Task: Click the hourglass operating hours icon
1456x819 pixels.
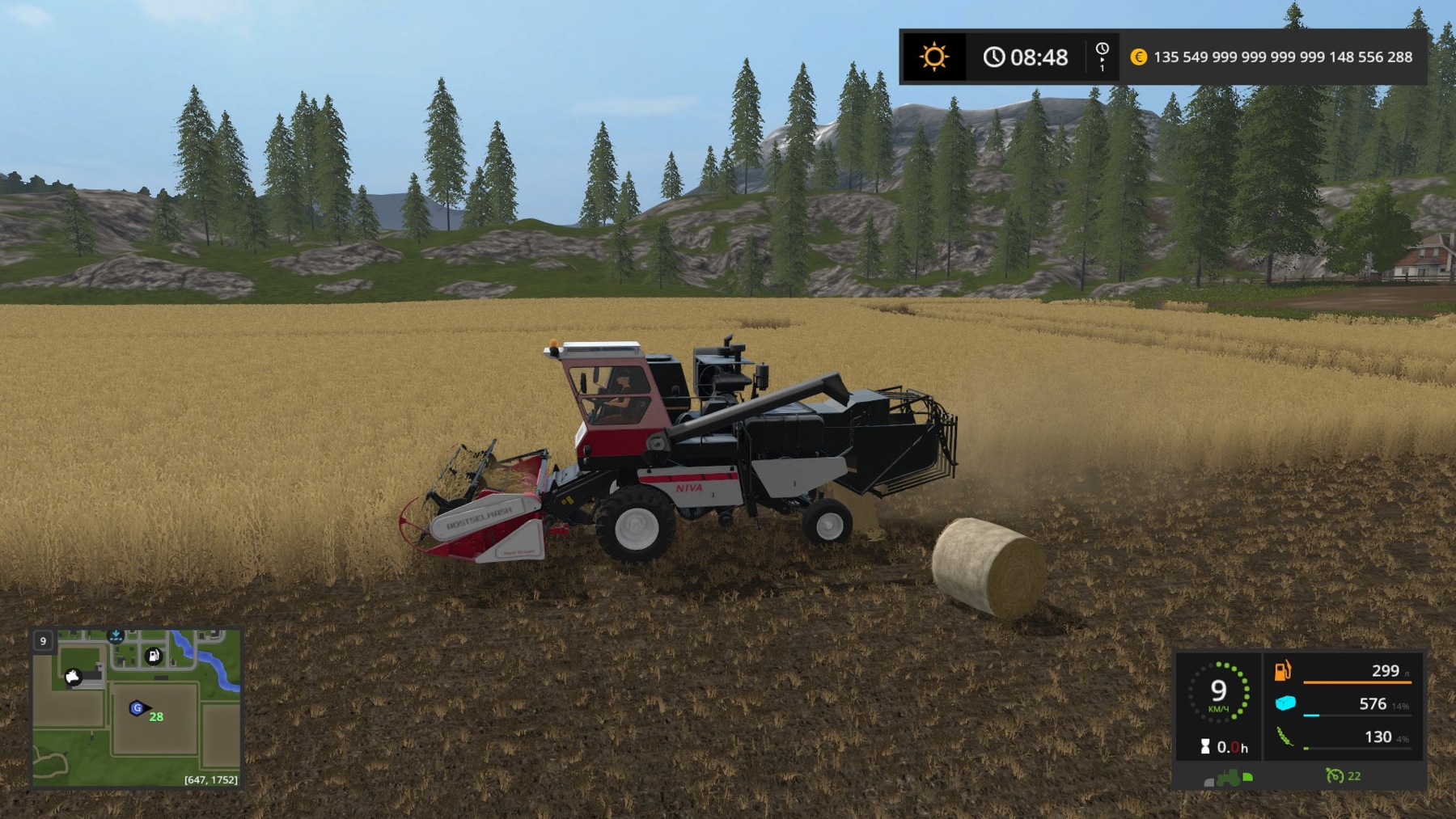Action: pyautogui.click(x=1205, y=747)
